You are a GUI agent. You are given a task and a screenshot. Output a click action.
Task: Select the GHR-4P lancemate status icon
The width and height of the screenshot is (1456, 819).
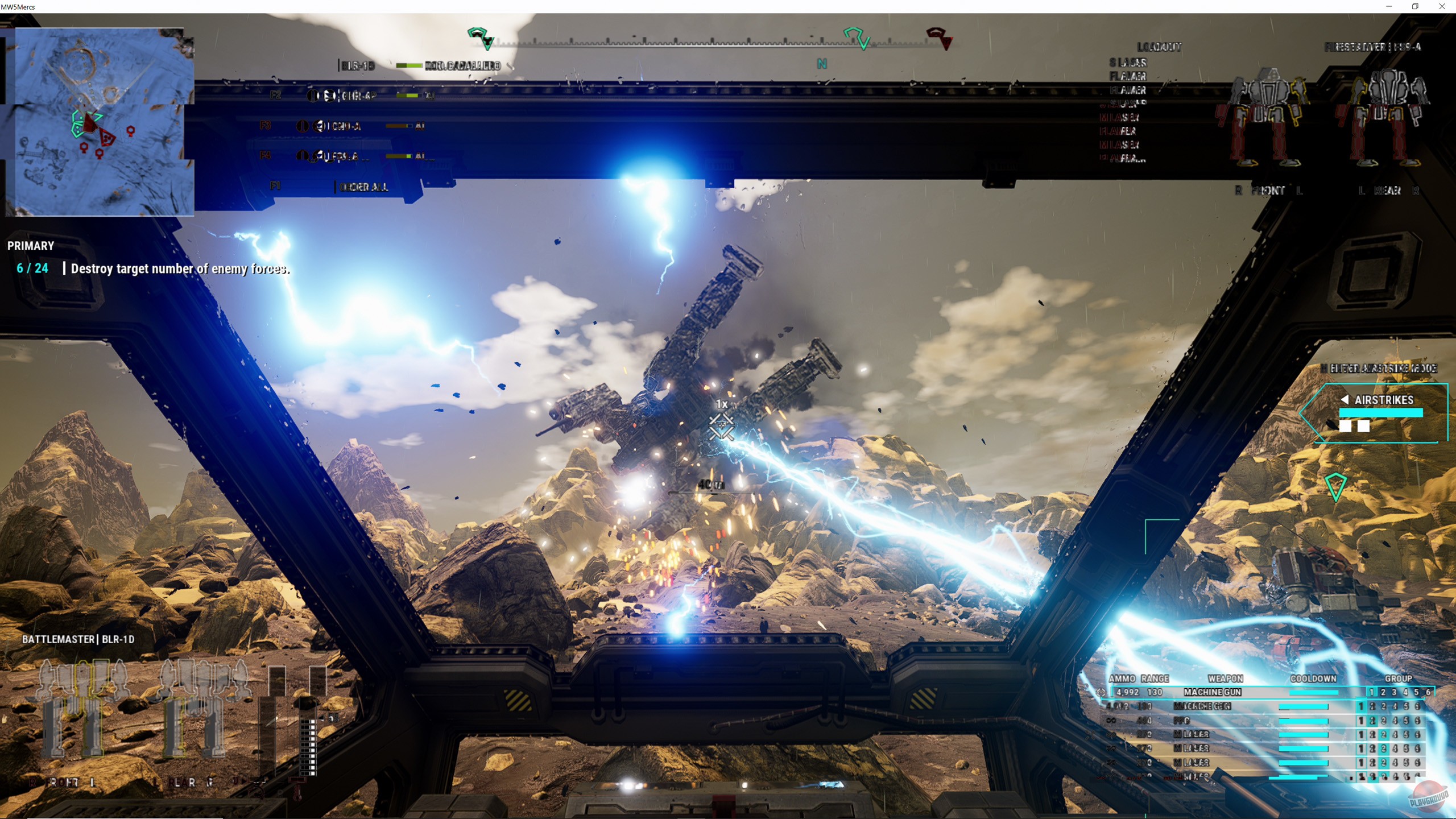pos(313,96)
